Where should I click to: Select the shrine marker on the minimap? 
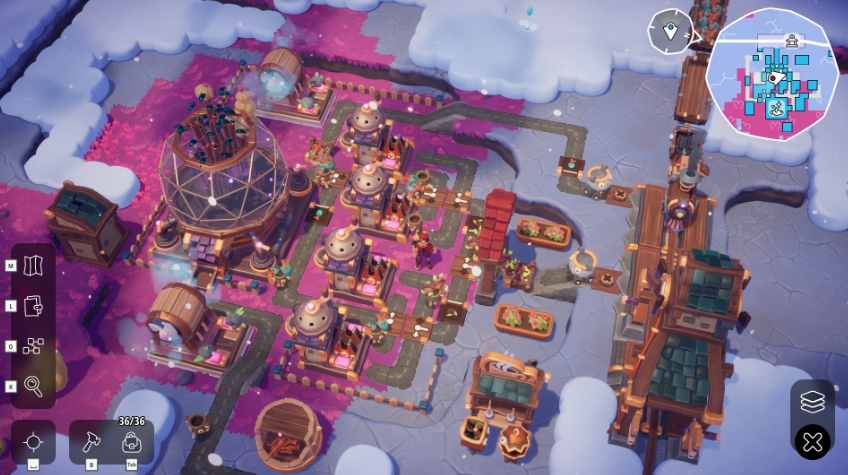pos(793,41)
